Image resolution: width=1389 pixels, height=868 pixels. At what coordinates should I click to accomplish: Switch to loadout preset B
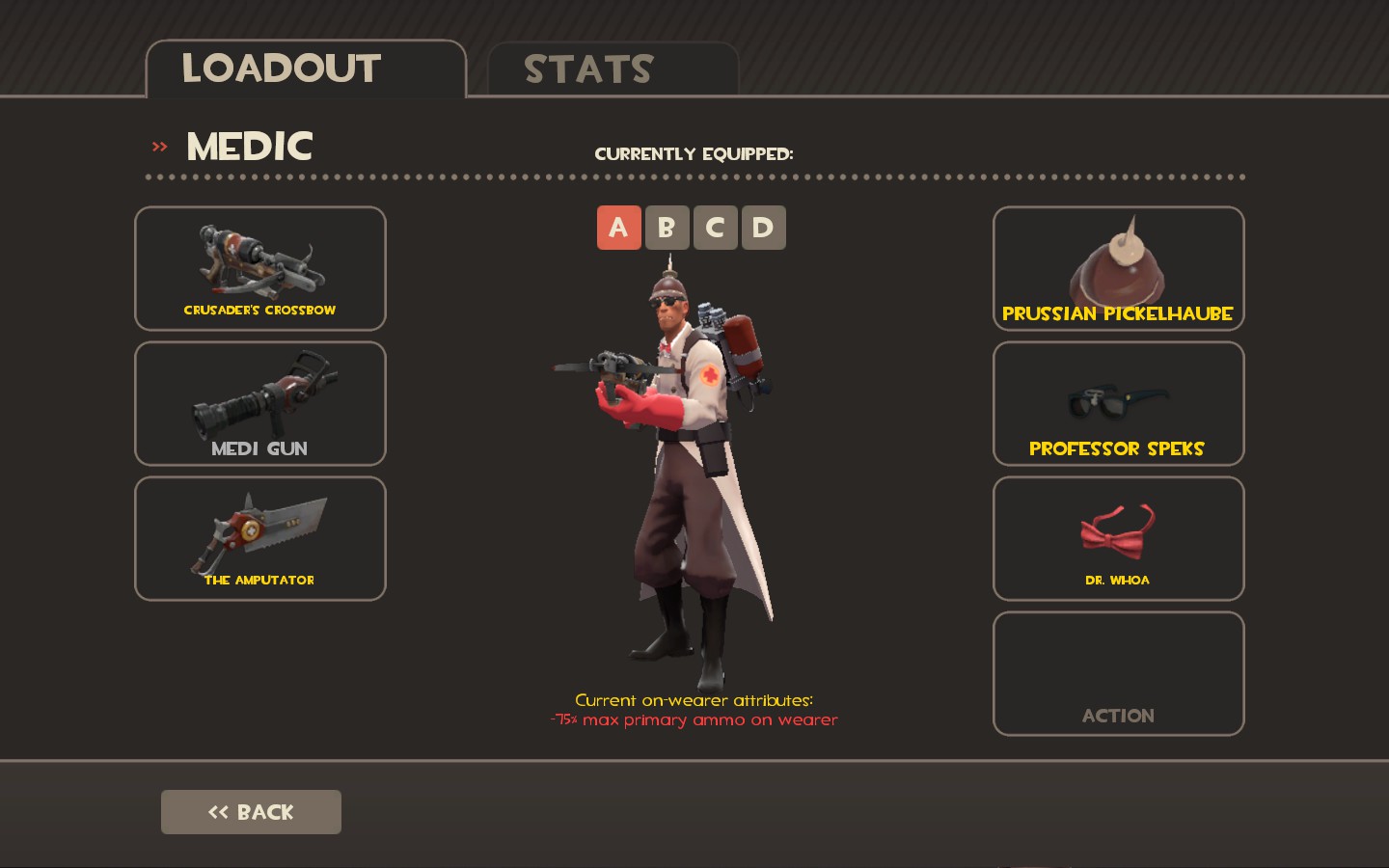click(667, 228)
